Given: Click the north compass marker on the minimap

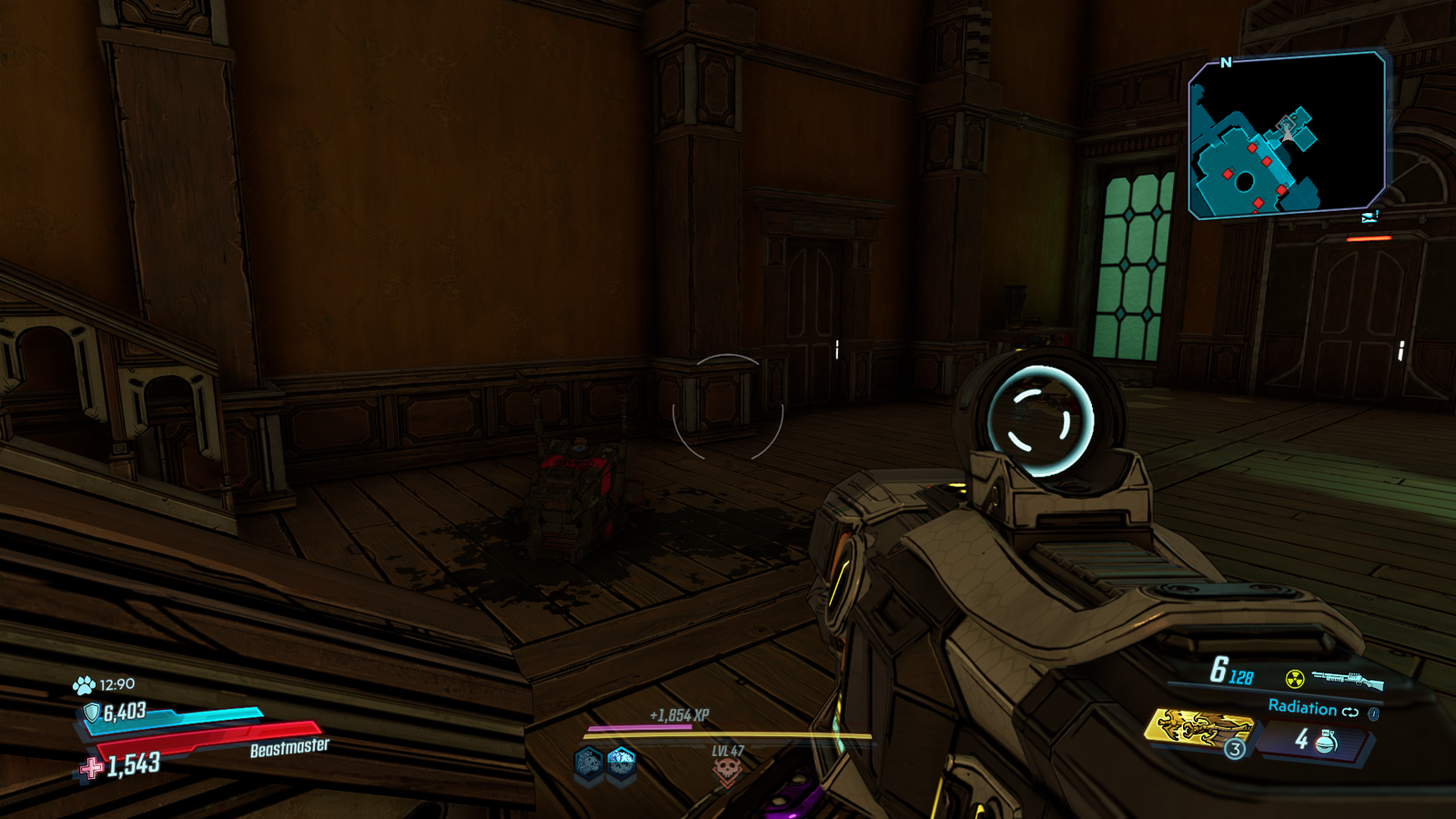Looking at the screenshot, I should click(1226, 63).
